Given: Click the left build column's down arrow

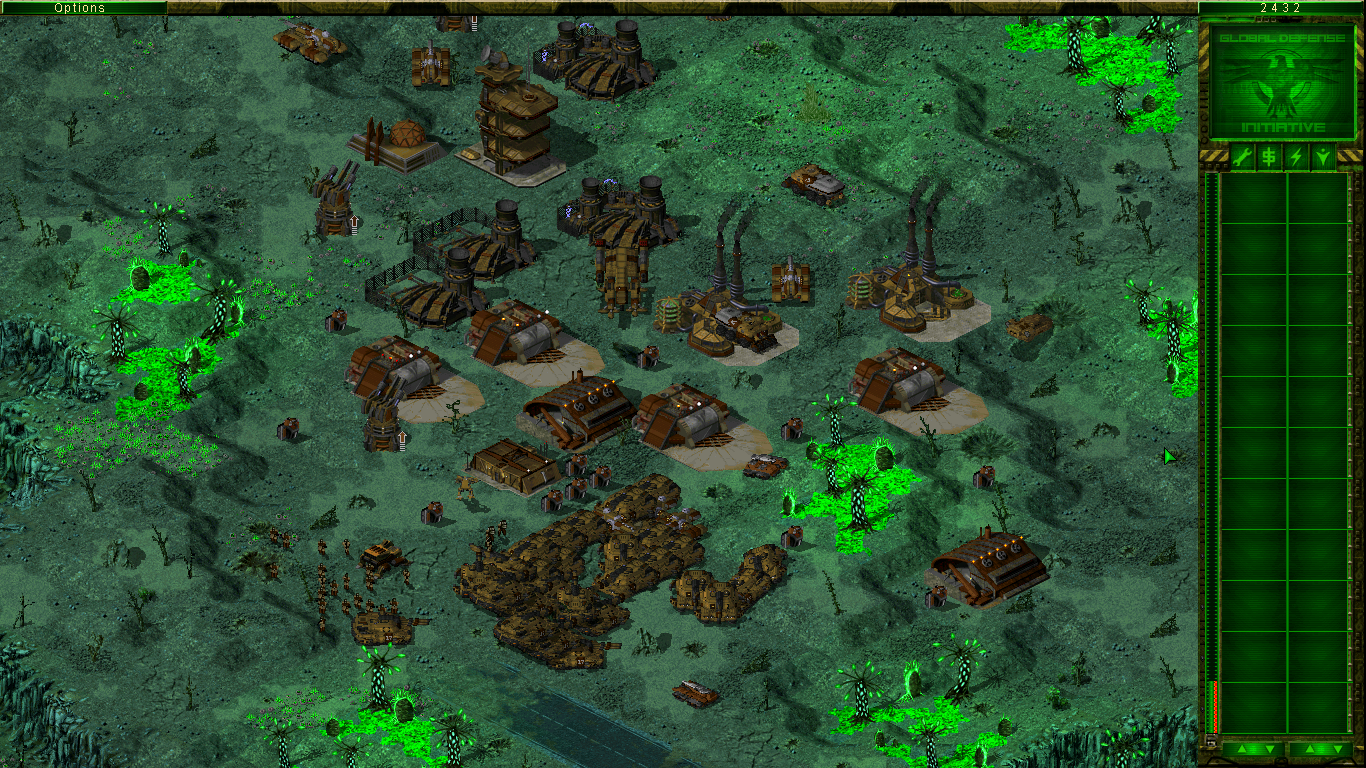Looking at the screenshot, I should pos(1268,749).
